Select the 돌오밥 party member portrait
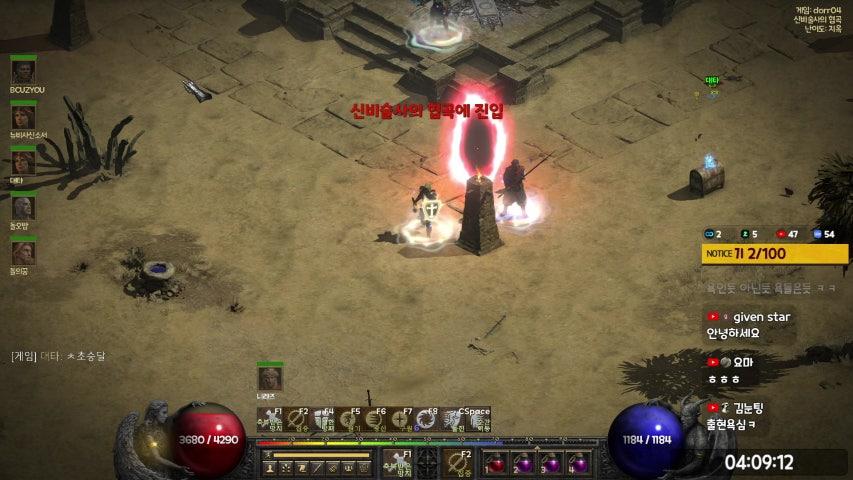The image size is (853, 480). coord(23,207)
